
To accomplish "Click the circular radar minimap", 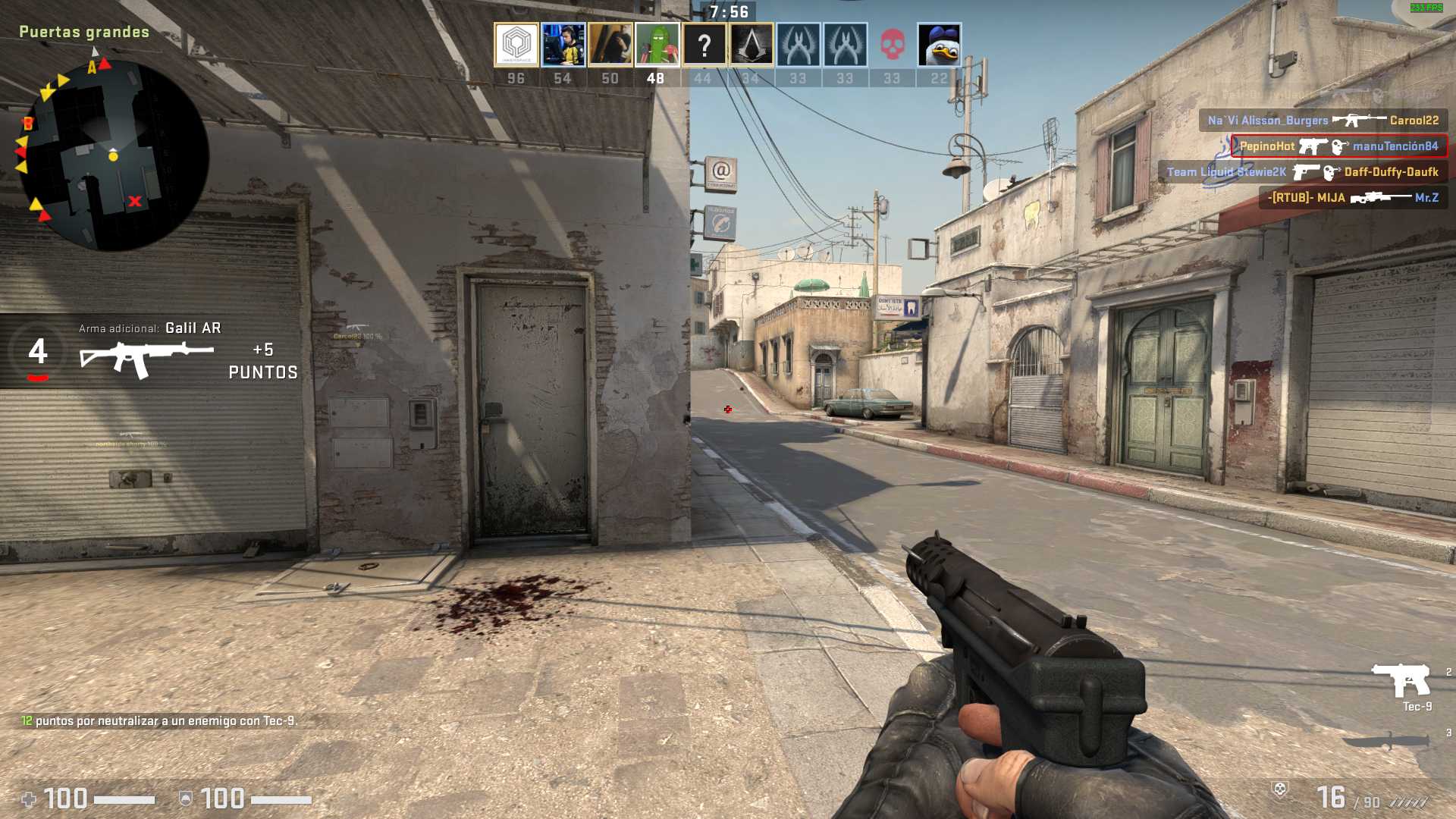I will click(112, 155).
